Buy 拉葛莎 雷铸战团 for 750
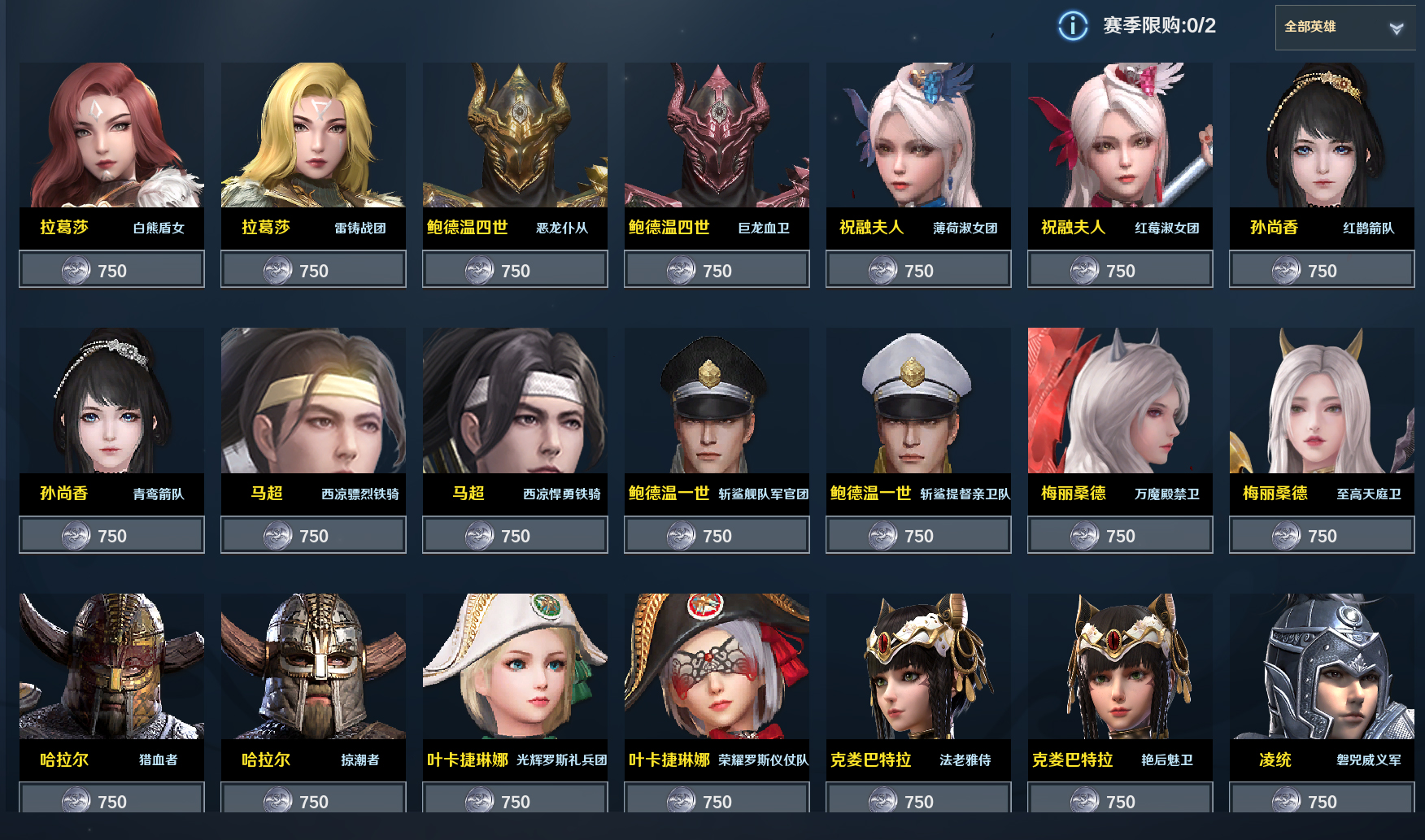The image size is (1425, 840). [313, 270]
